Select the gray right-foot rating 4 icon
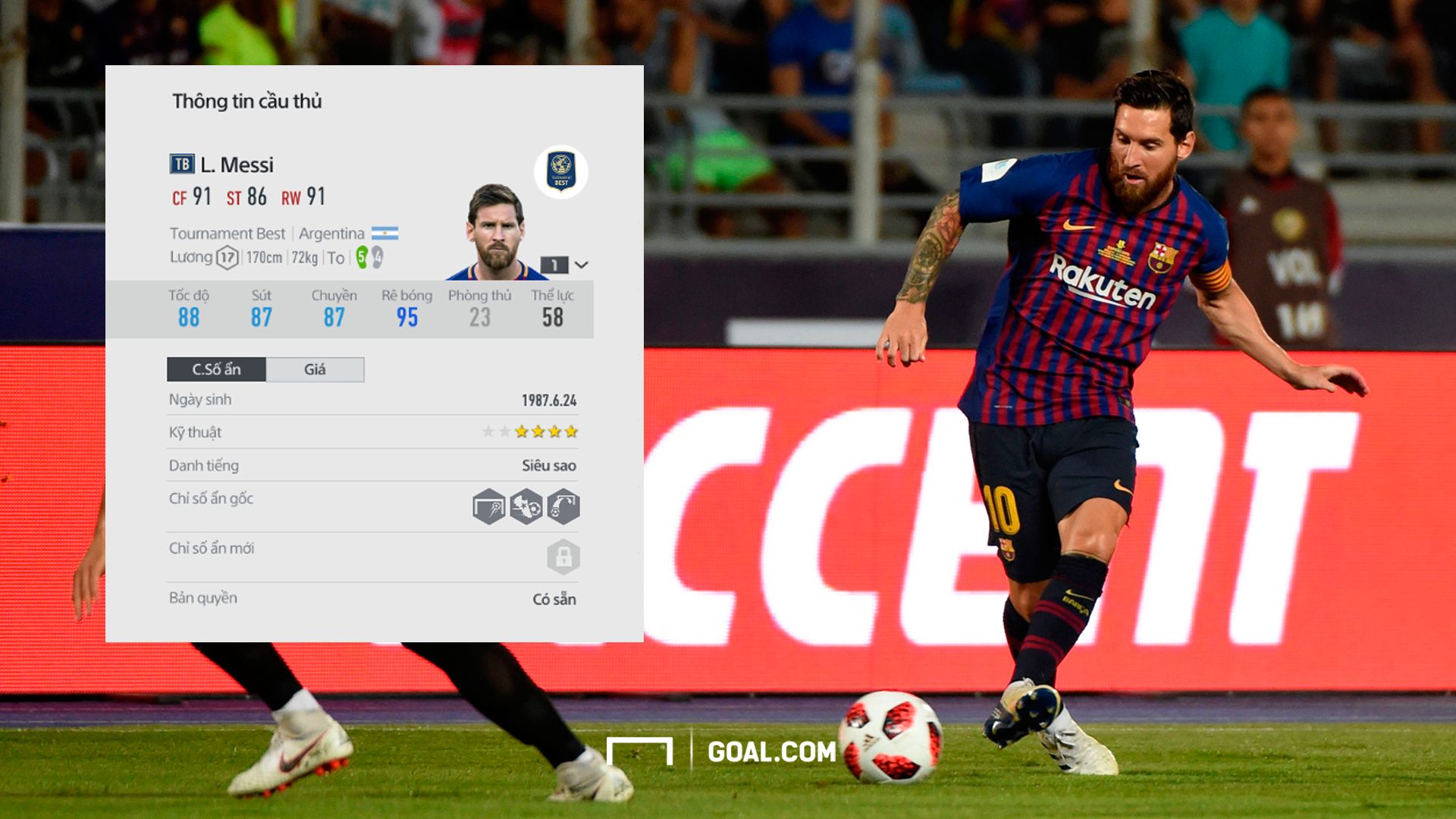 (377, 256)
